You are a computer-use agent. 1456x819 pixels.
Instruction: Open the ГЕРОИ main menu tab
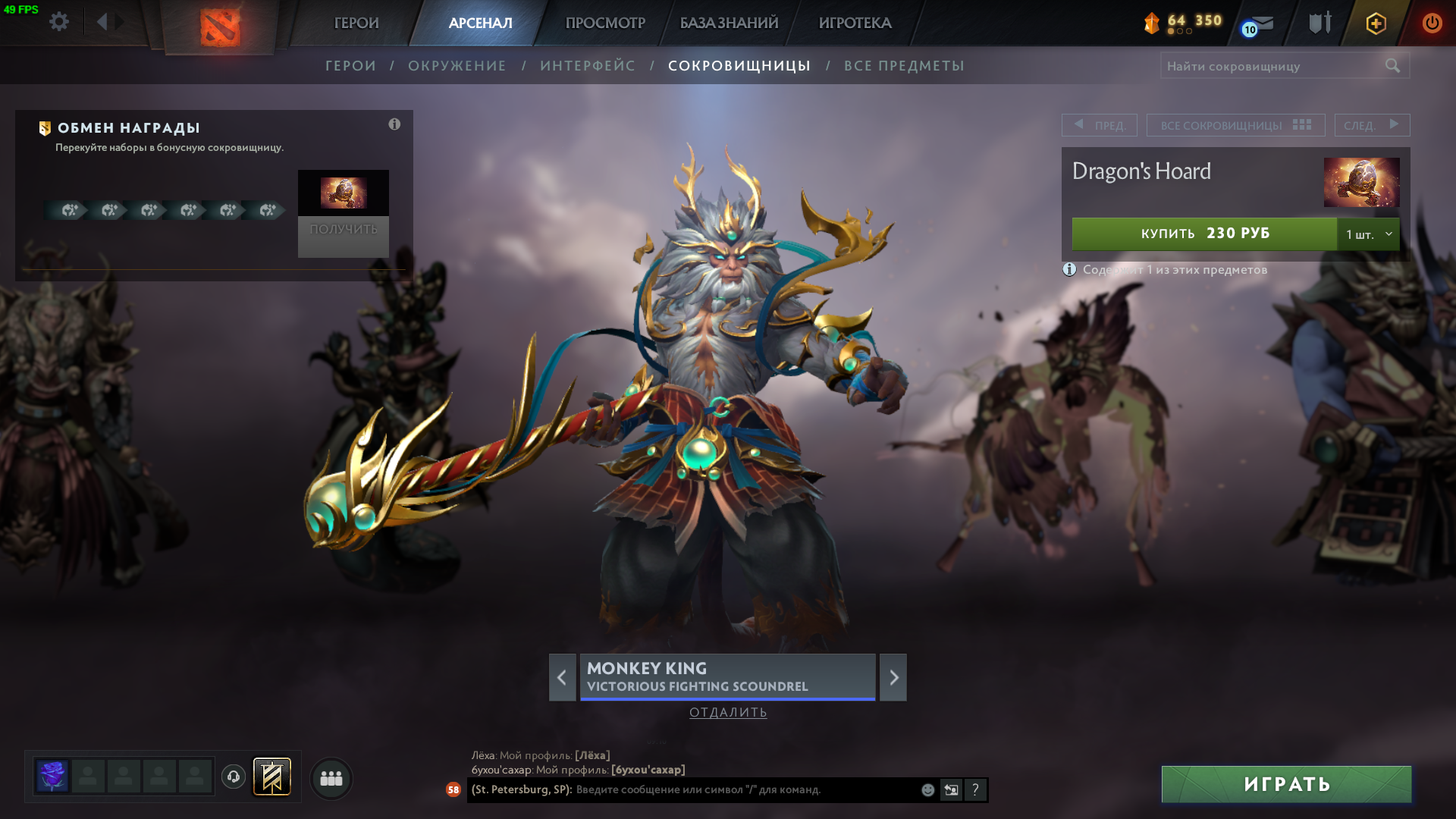pyautogui.click(x=356, y=23)
